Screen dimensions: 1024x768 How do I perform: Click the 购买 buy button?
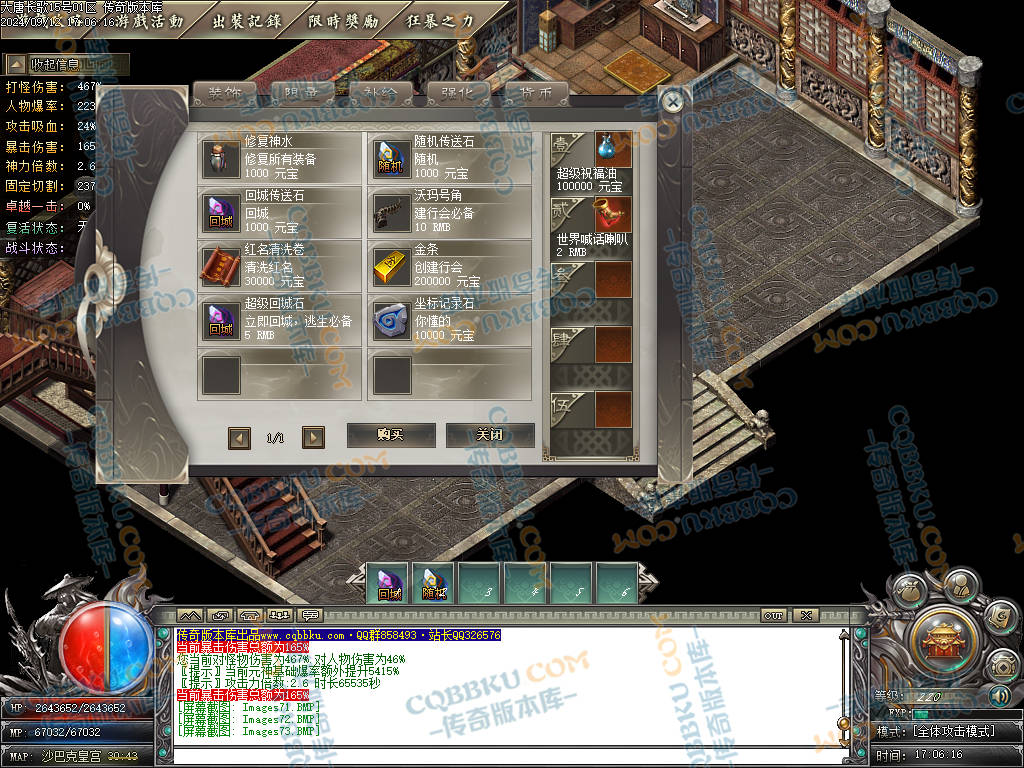[x=390, y=435]
